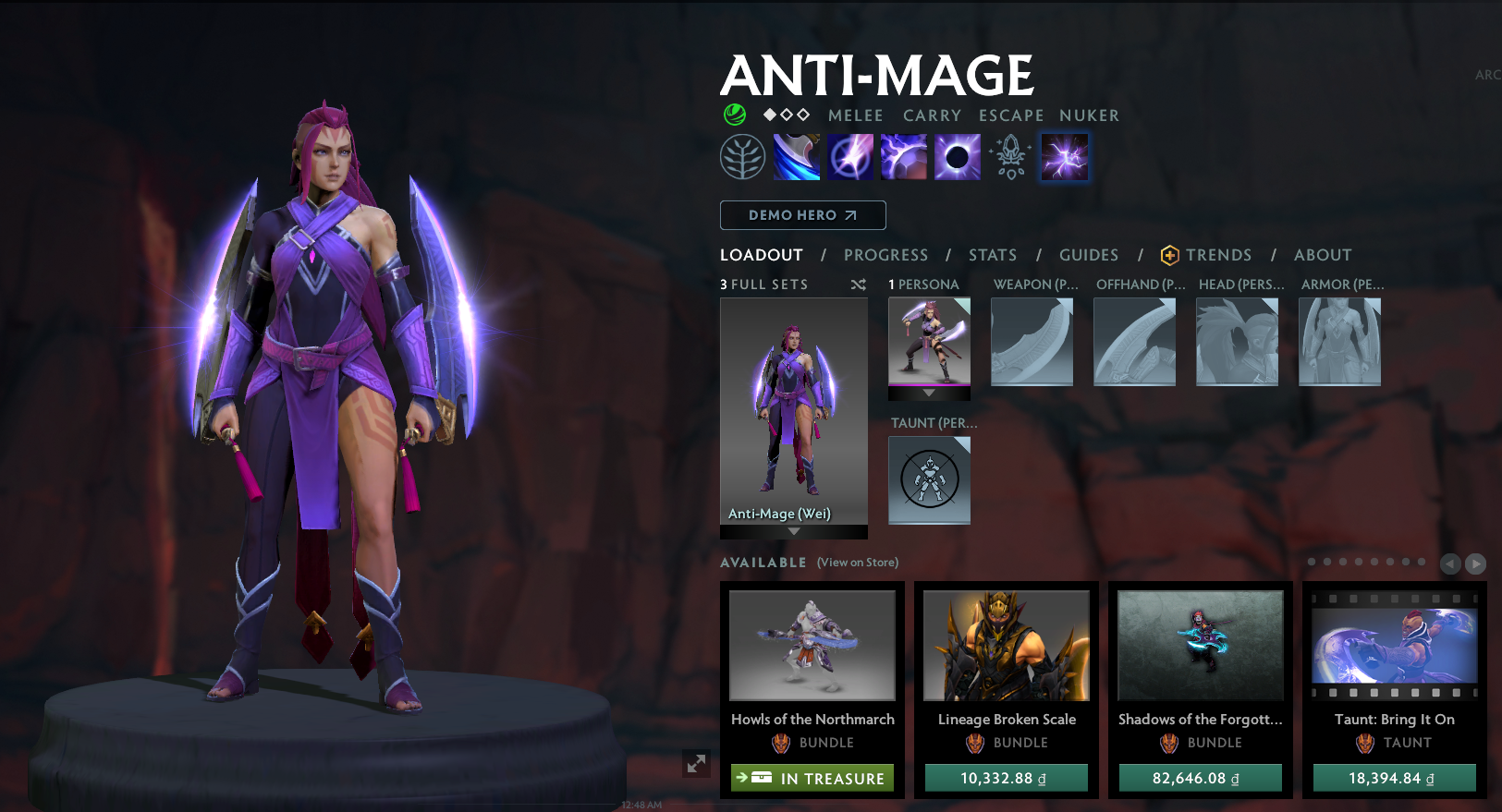This screenshot has width=1502, height=812.
Task: Select the Blink ability icon
Action: [849, 156]
